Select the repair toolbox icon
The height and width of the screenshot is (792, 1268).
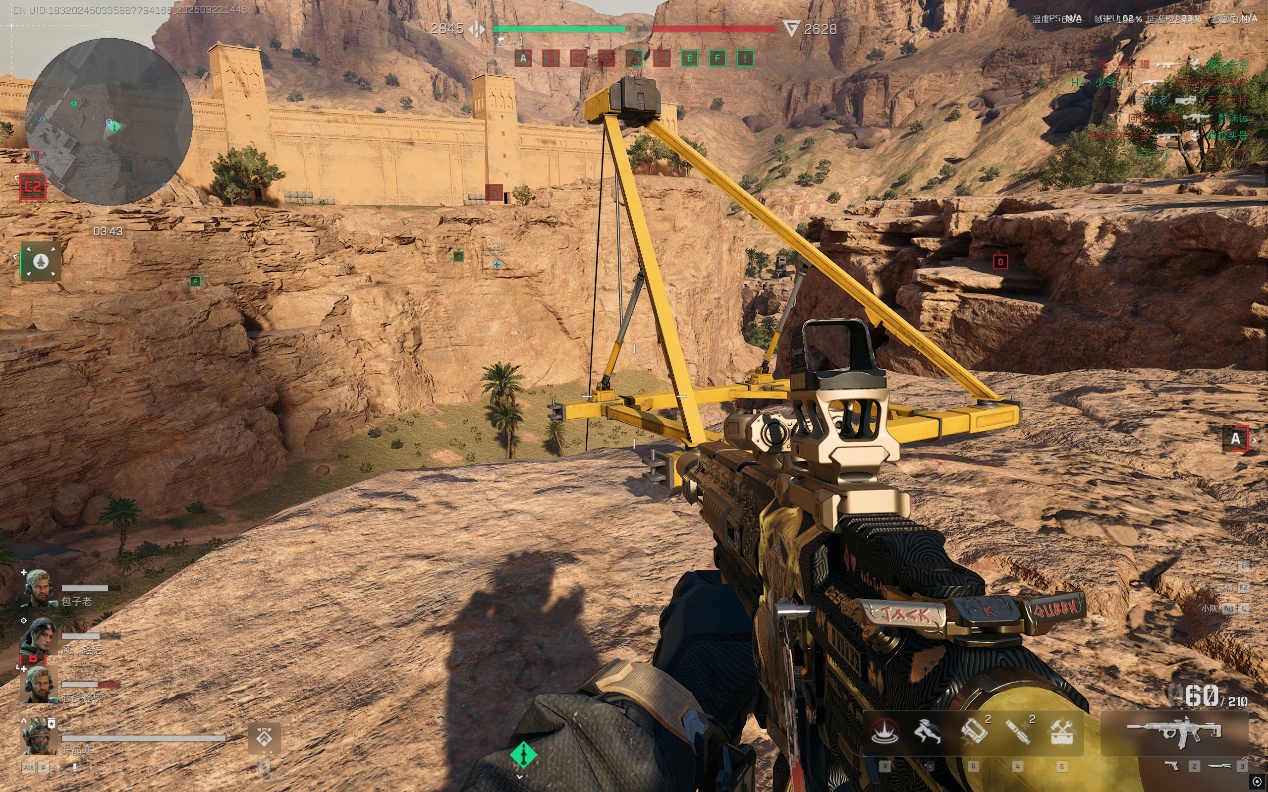tap(1061, 733)
